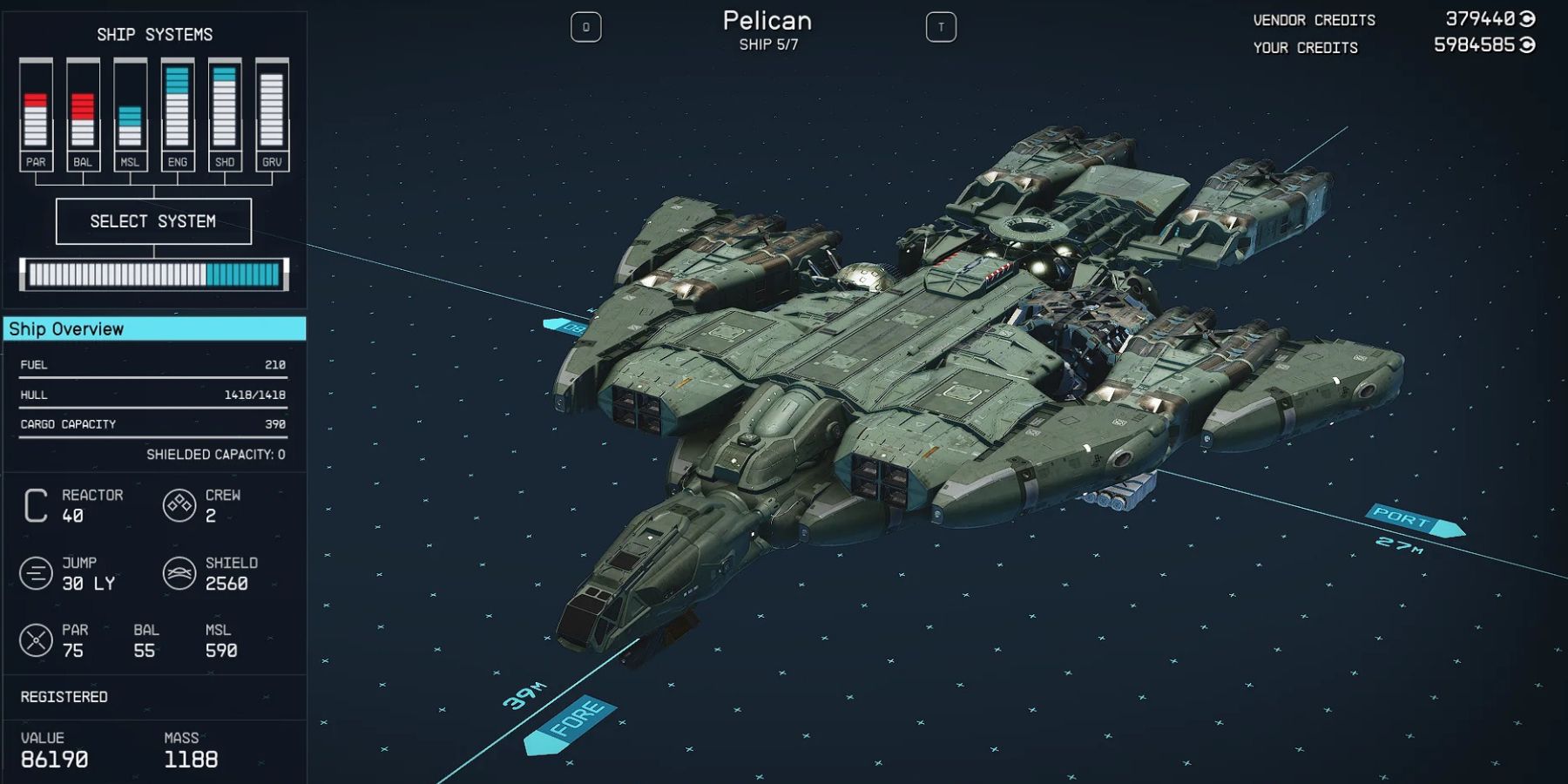
Task: Select the ENG engine system bar
Action: tap(176, 113)
